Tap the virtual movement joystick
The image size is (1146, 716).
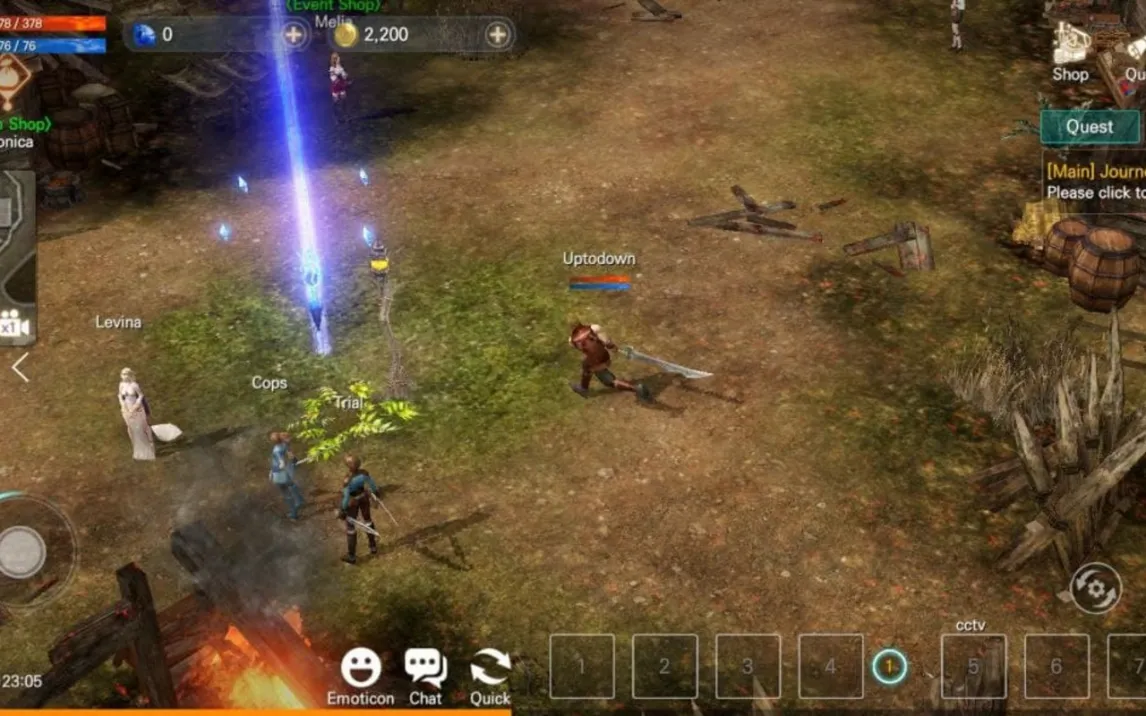tap(22, 551)
